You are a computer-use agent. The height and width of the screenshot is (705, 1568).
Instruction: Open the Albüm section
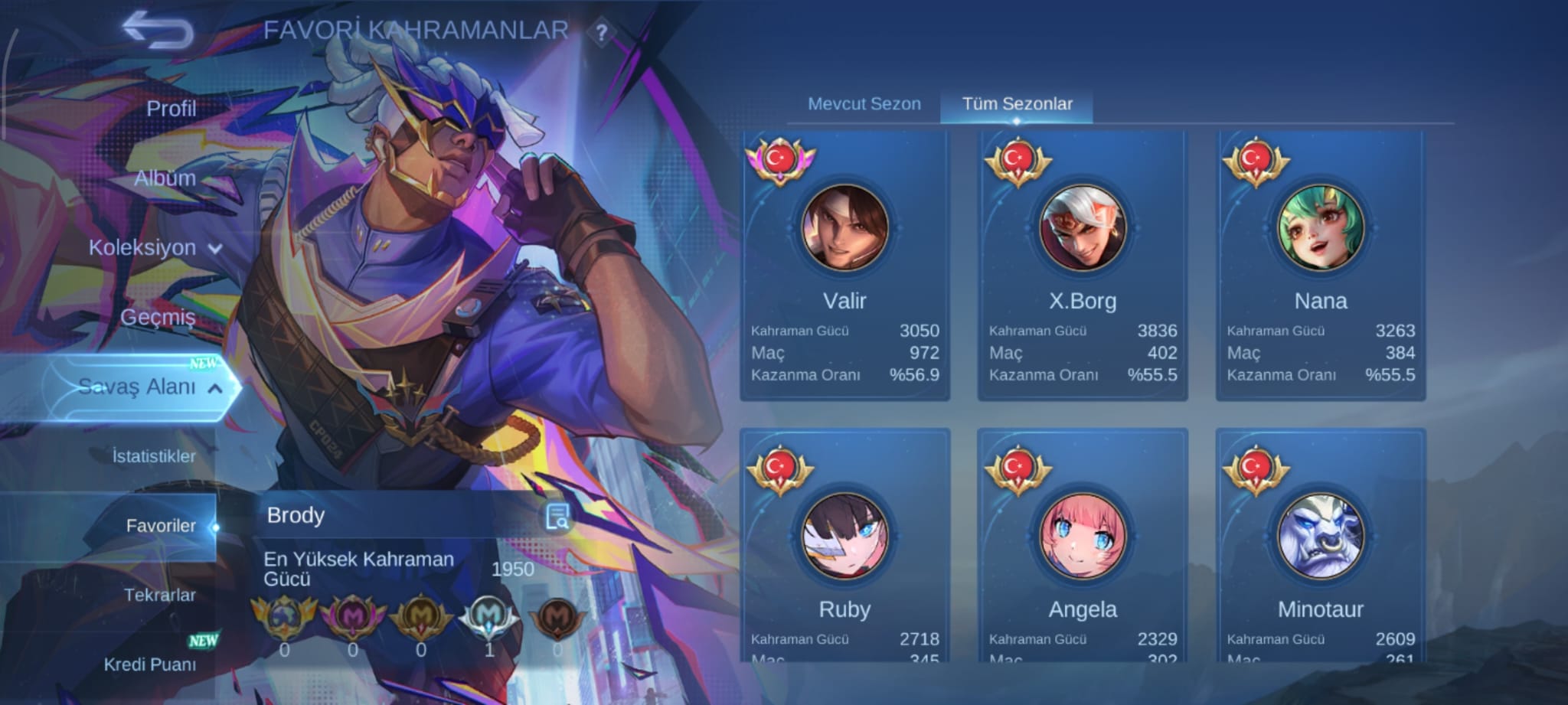click(165, 178)
